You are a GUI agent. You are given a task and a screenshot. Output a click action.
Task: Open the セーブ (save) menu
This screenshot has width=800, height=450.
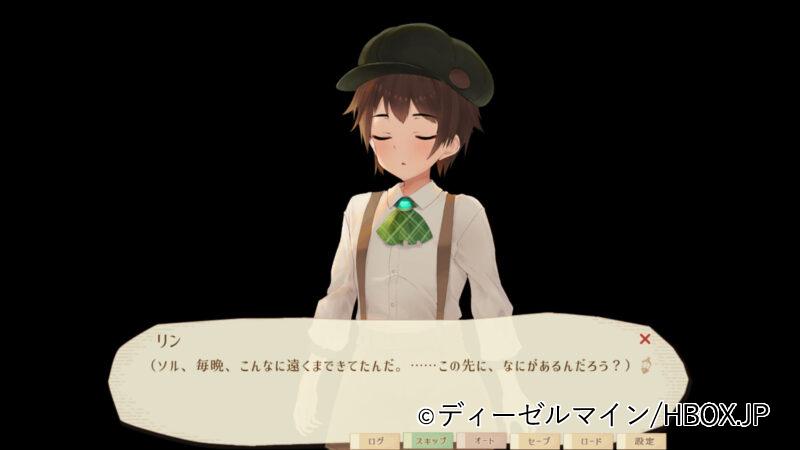point(536,440)
